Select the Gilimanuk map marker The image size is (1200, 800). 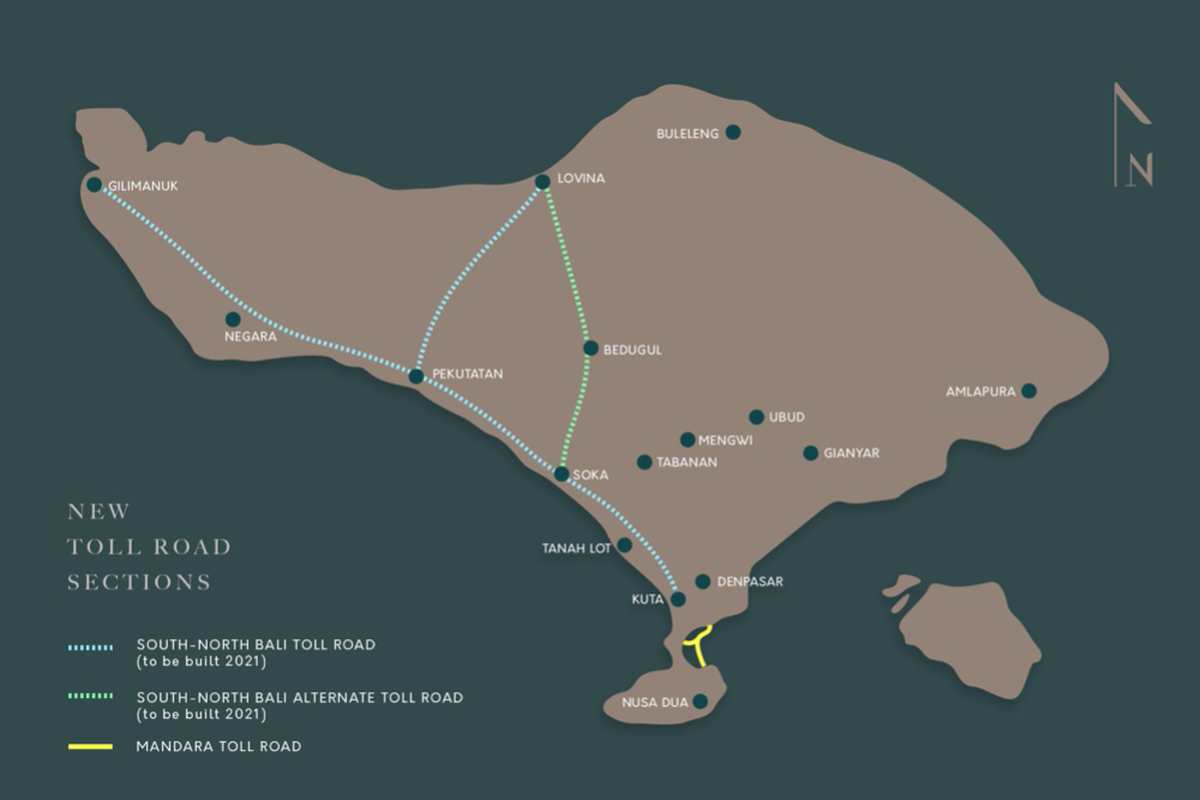tap(94, 185)
